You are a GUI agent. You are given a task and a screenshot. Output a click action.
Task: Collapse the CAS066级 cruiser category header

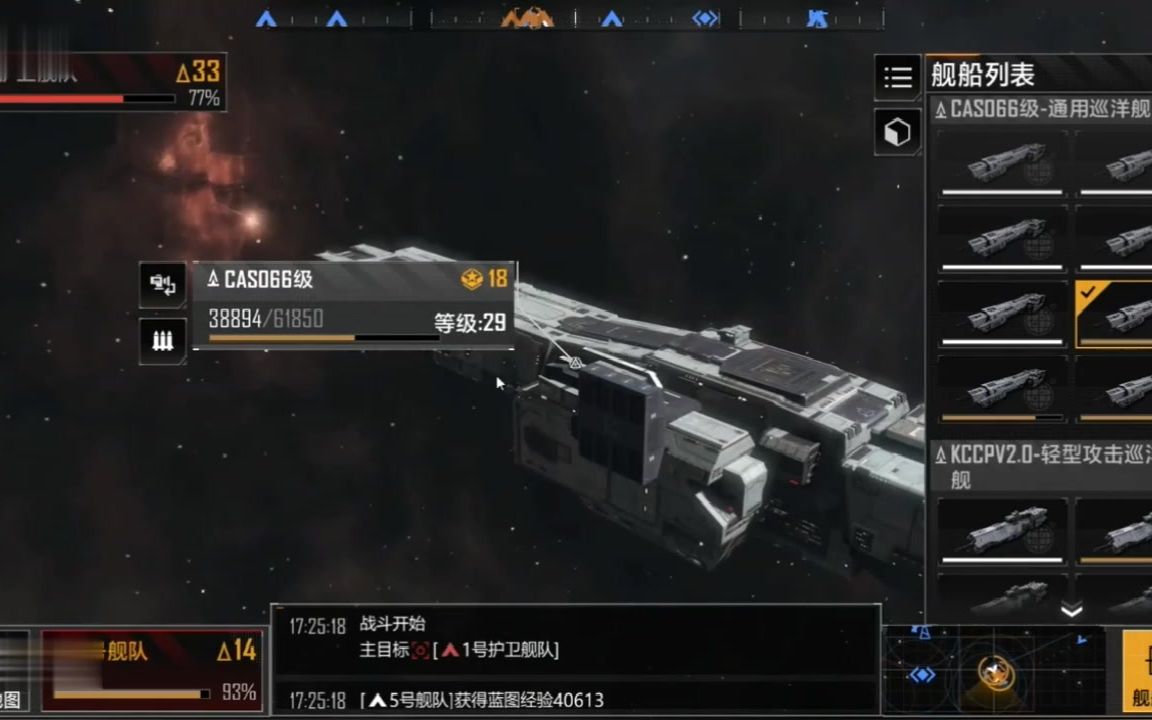click(x=1040, y=109)
